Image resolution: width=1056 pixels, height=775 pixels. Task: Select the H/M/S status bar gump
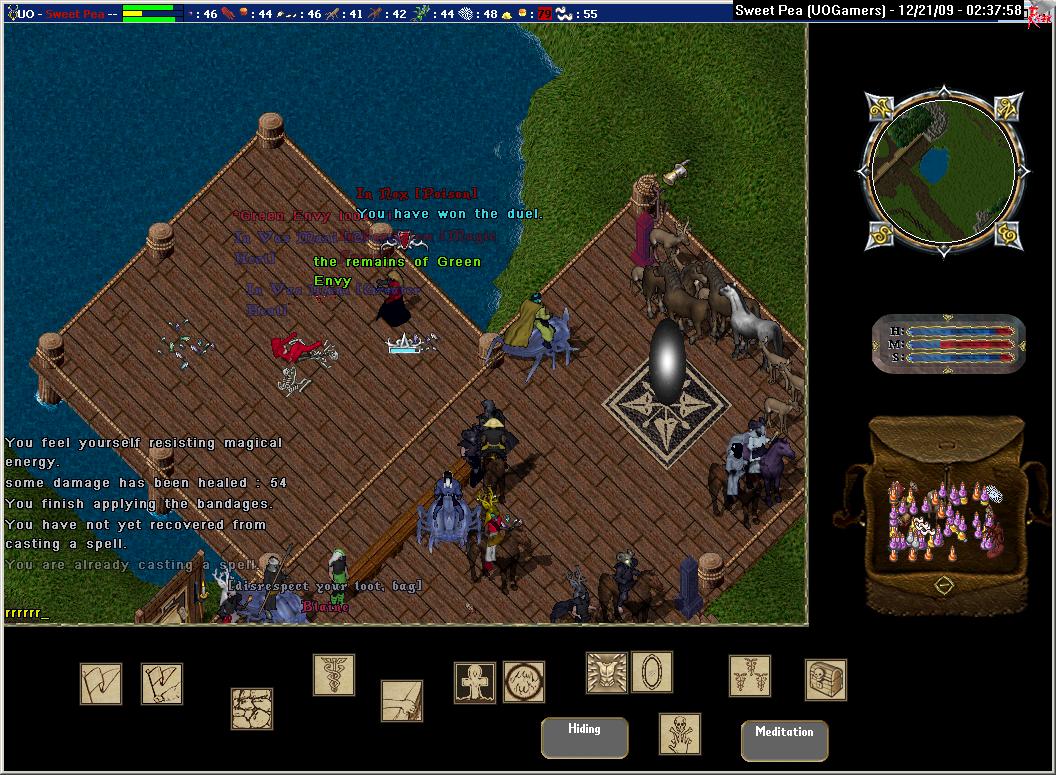tap(948, 343)
